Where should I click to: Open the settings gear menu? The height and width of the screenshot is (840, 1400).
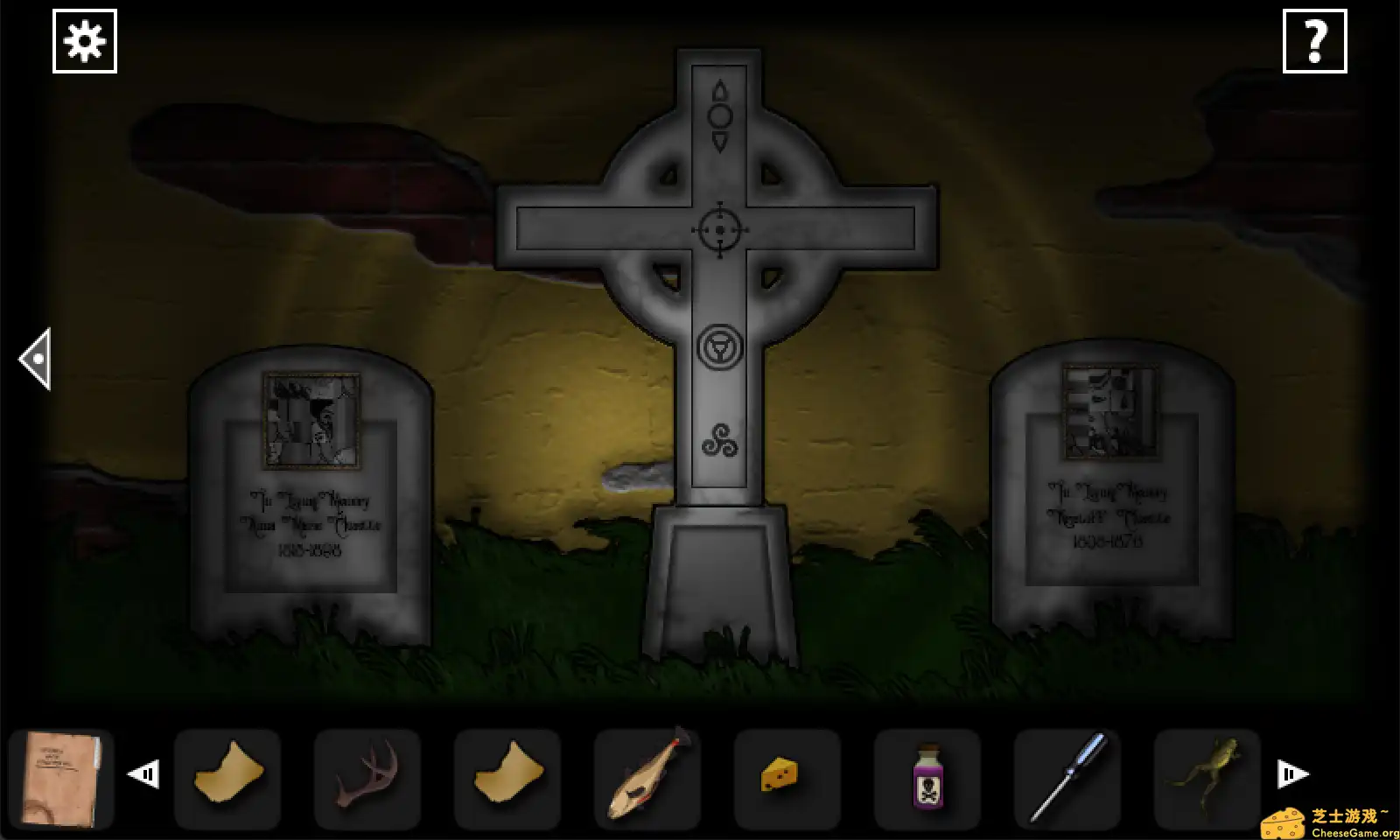[84, 40]
